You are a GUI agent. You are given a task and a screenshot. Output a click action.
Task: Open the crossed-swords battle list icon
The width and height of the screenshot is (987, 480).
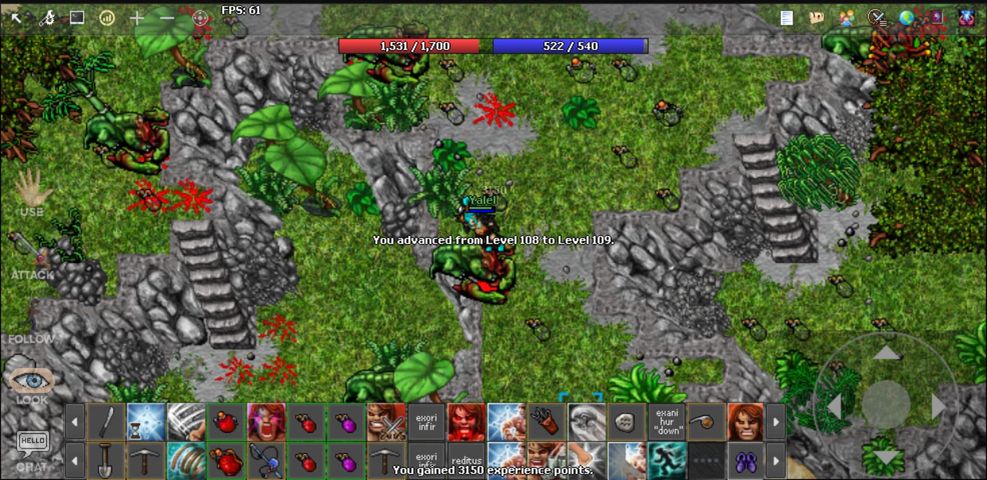pos(877,18)
